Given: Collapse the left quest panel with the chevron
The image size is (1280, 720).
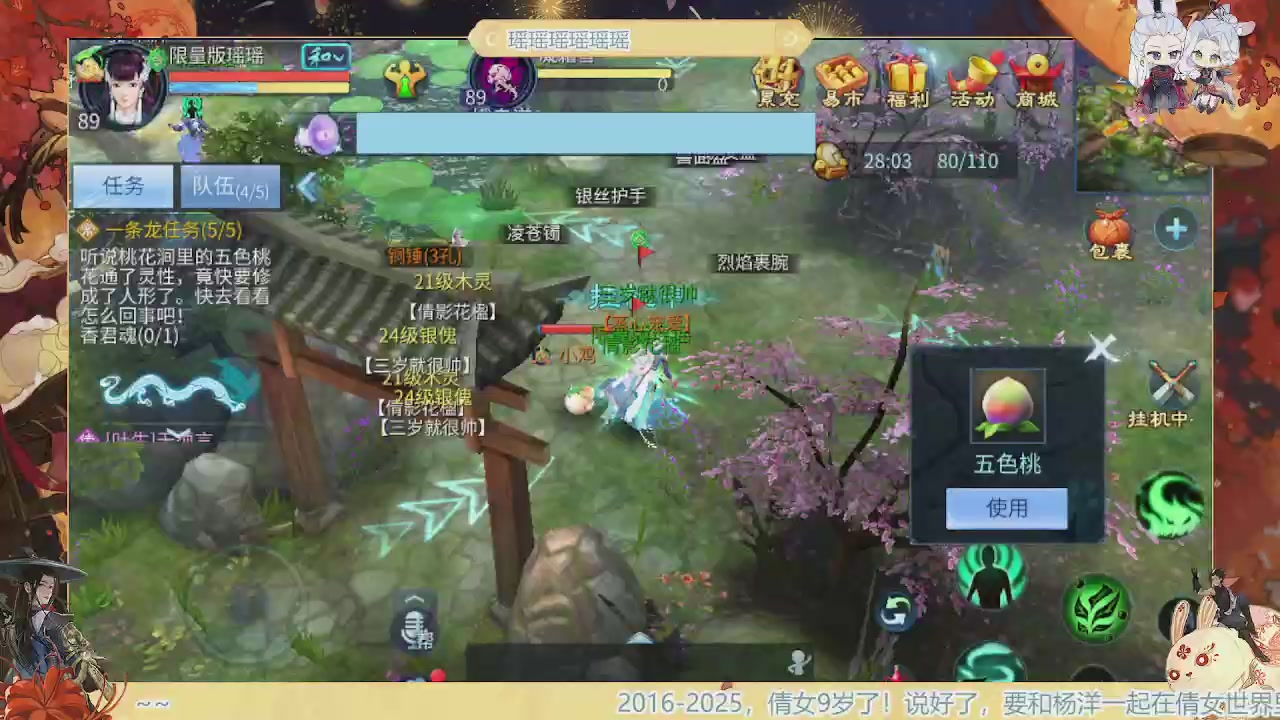Looking at the screenshot, I should coord(307,187).
